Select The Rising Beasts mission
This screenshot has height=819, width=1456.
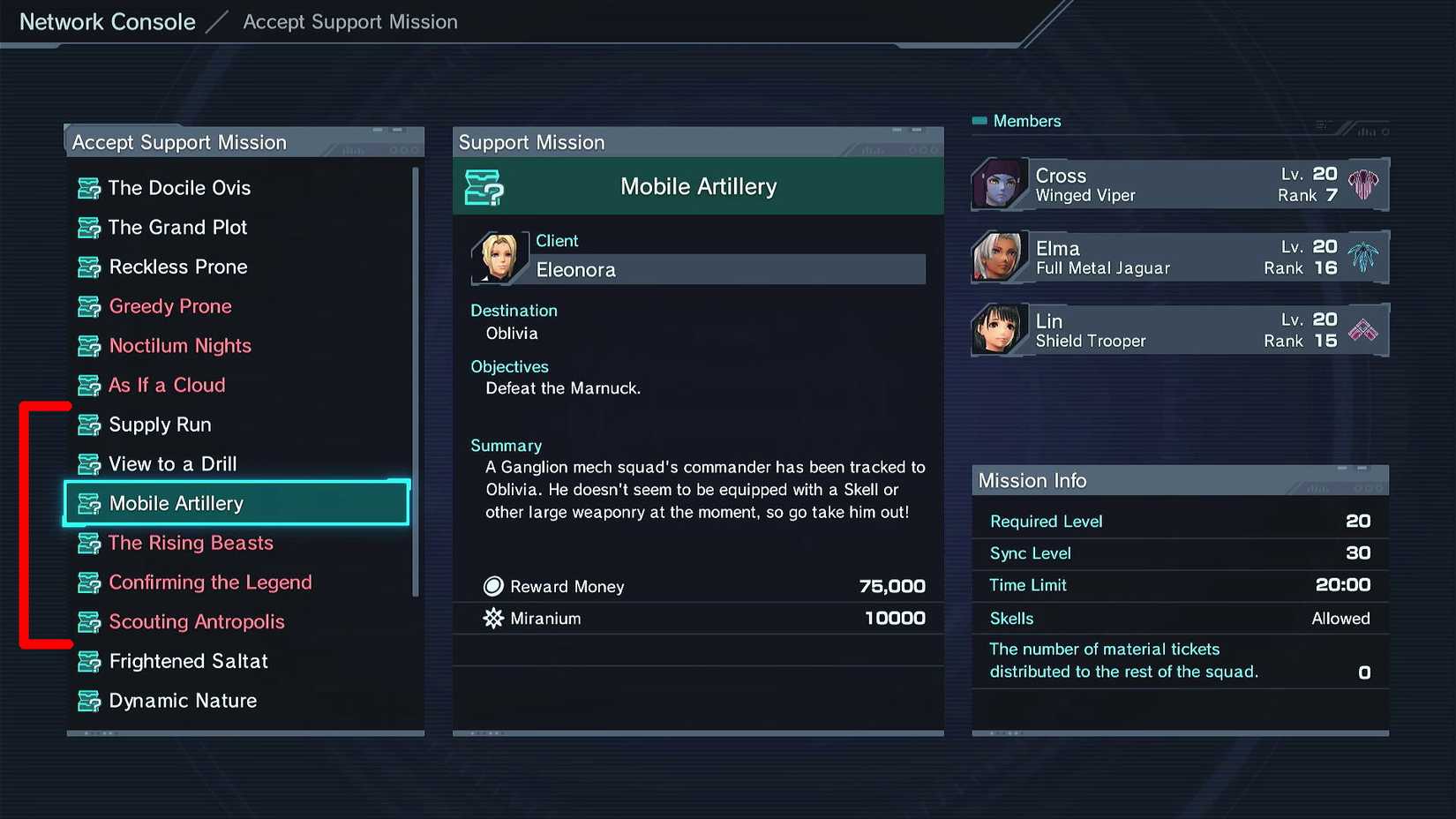click(190, 543)
